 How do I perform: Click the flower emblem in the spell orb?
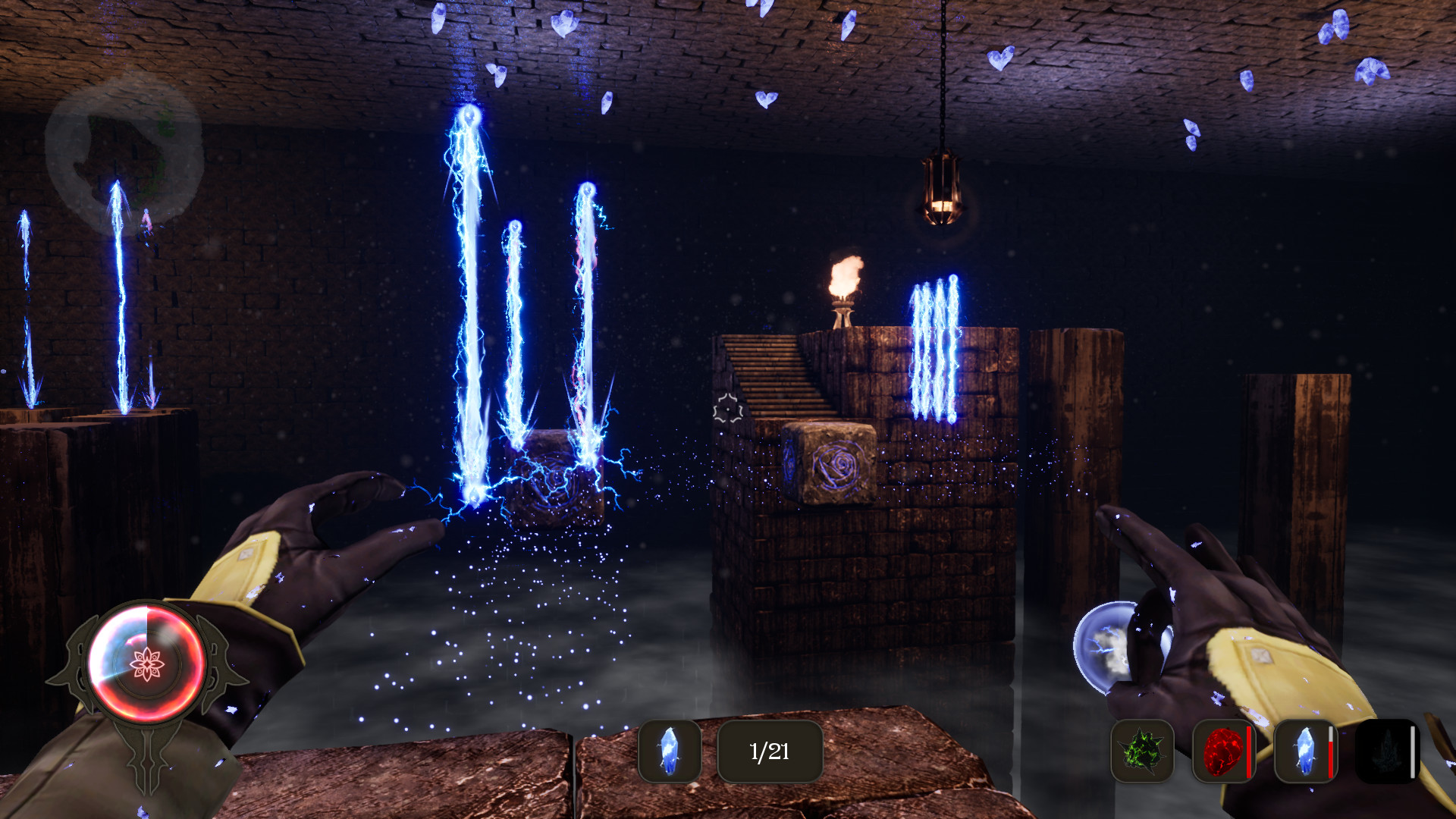[146, 662]
